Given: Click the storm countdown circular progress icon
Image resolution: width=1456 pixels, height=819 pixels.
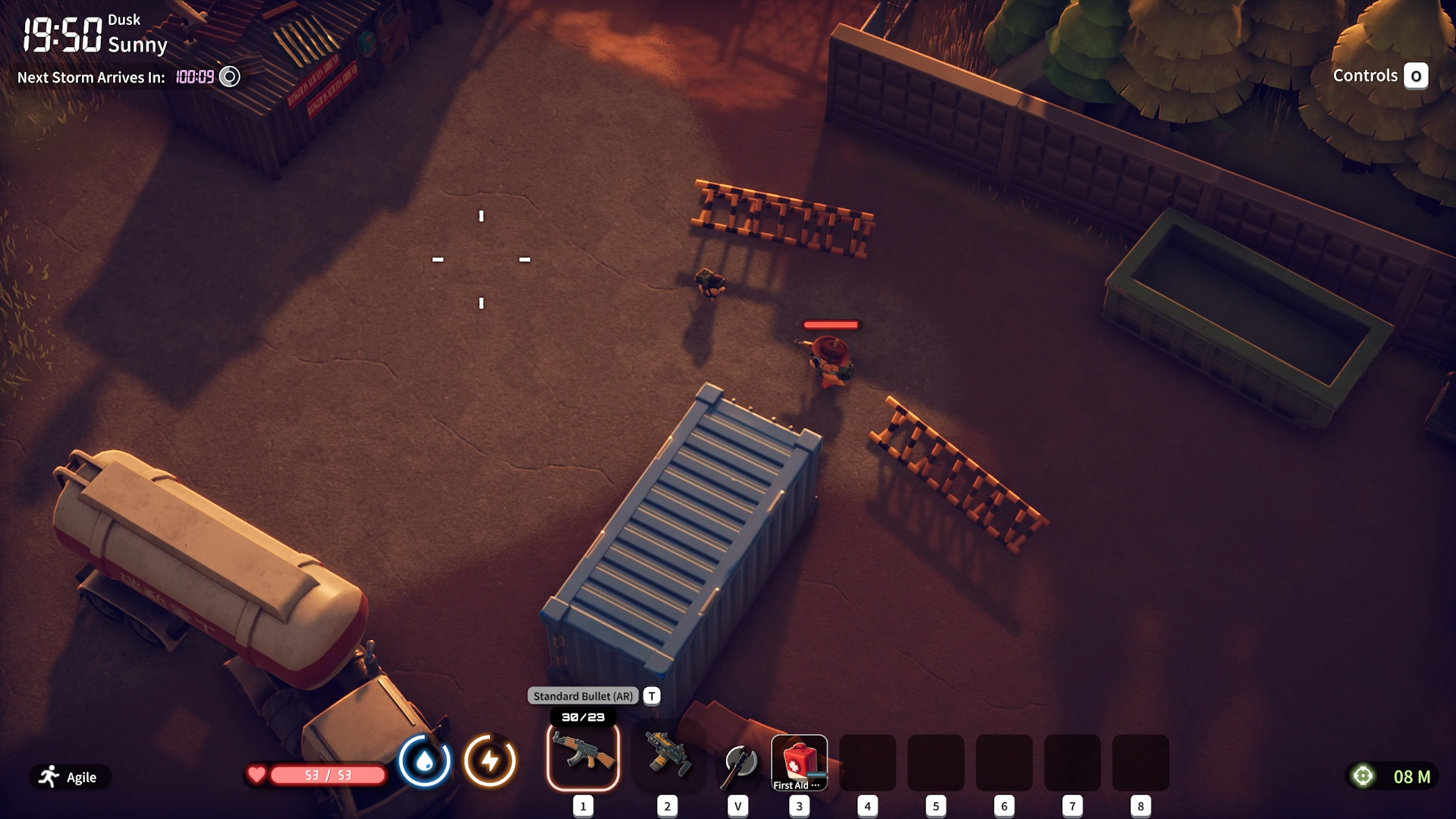Looking at the screenshot, I should [228, 77].
